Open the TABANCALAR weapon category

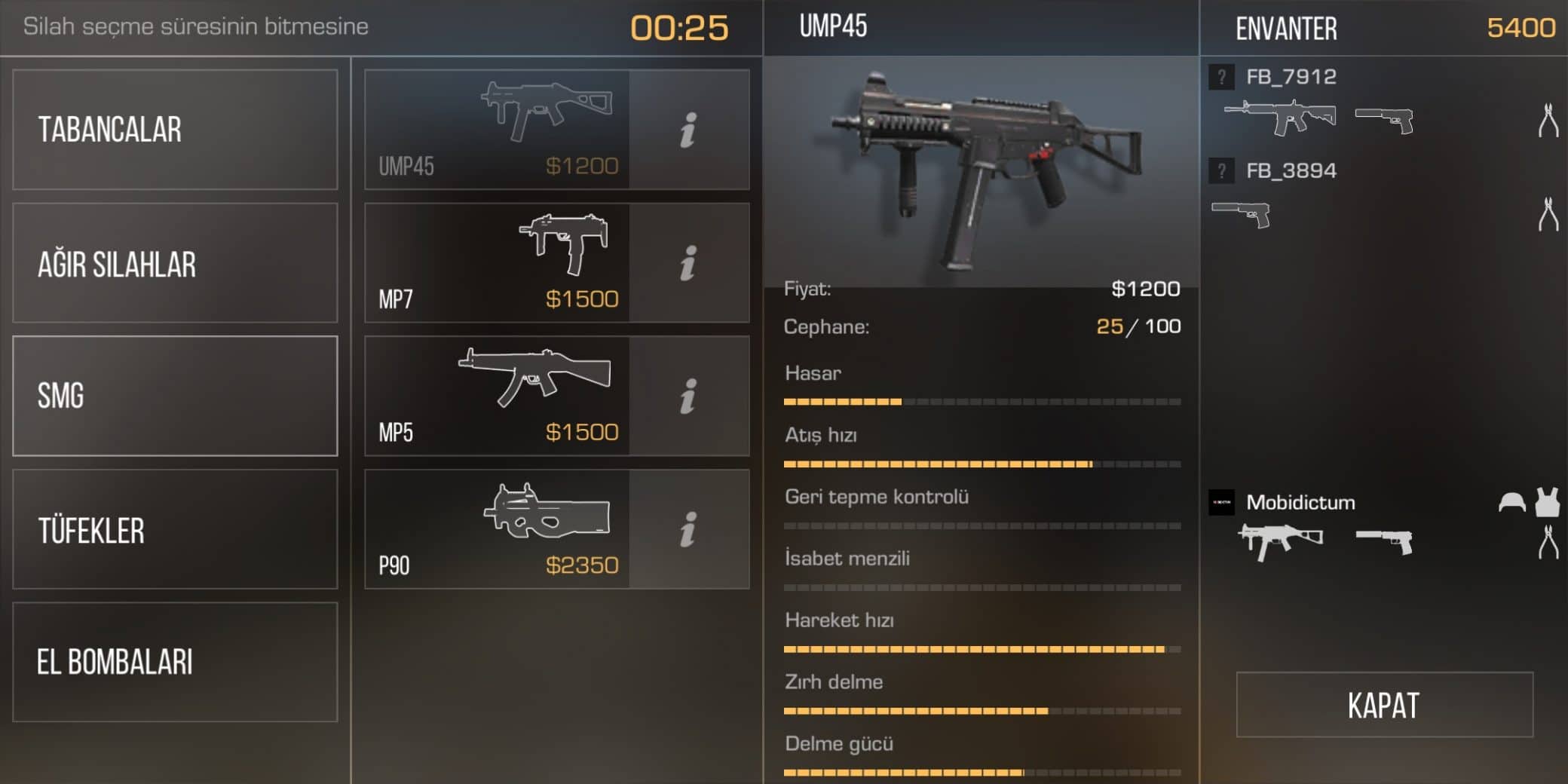click(x=175, y=130)
